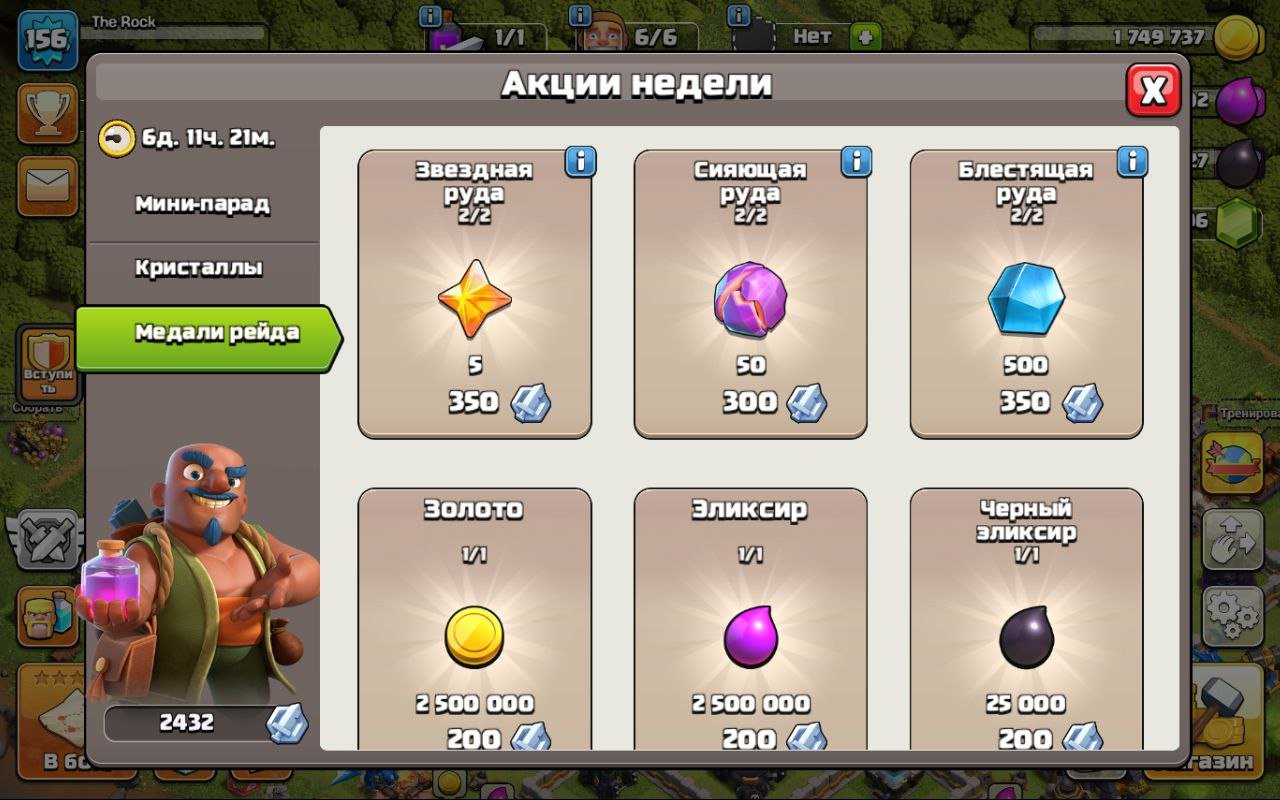View the trophy leaderboard icon
The image size is (1280, 800).
[x=45, y=114]
